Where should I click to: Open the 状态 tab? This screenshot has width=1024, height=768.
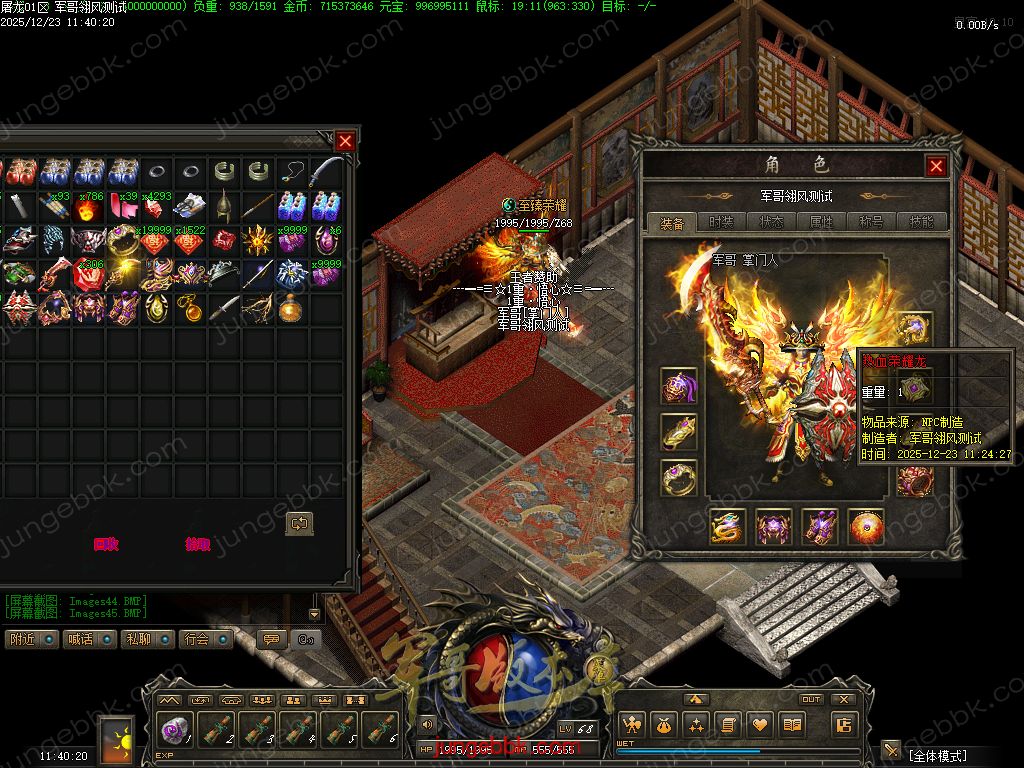(772, 222)
